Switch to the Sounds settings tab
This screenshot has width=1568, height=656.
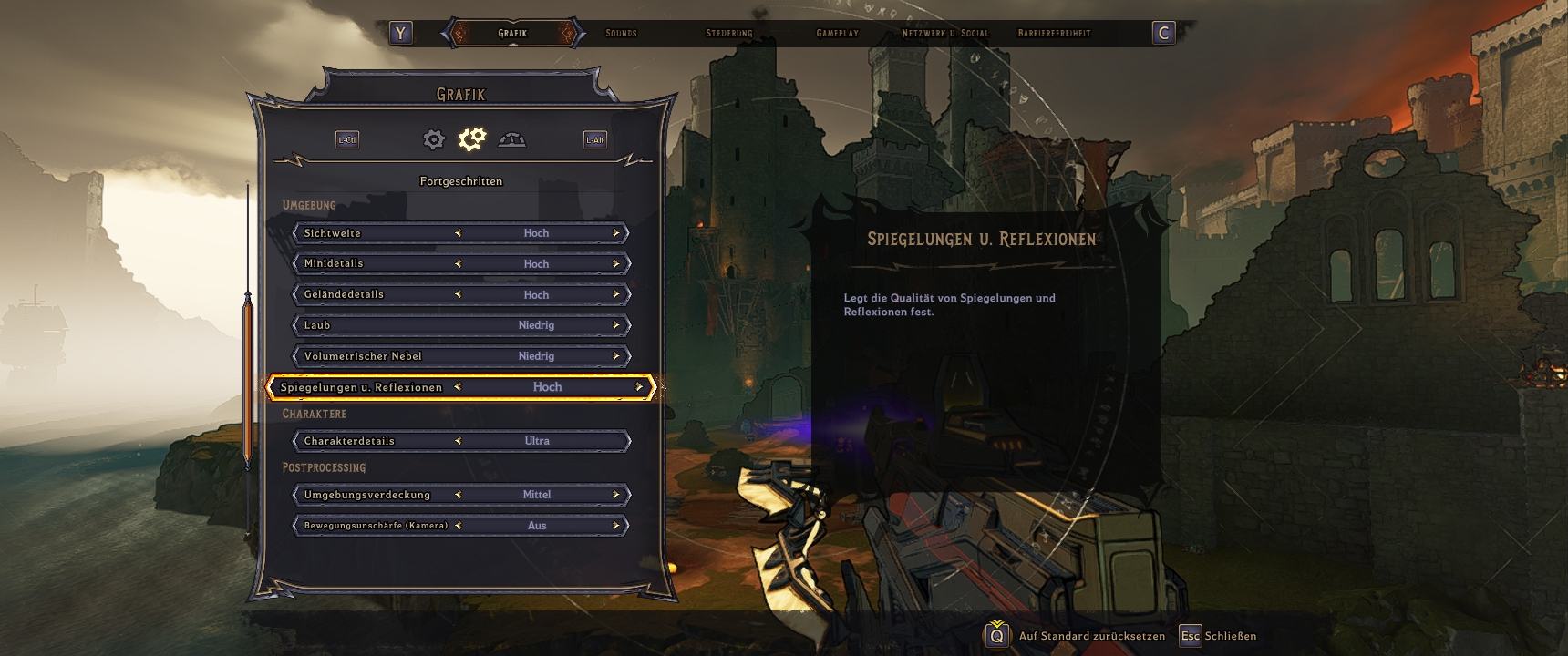tap(621, 34)
